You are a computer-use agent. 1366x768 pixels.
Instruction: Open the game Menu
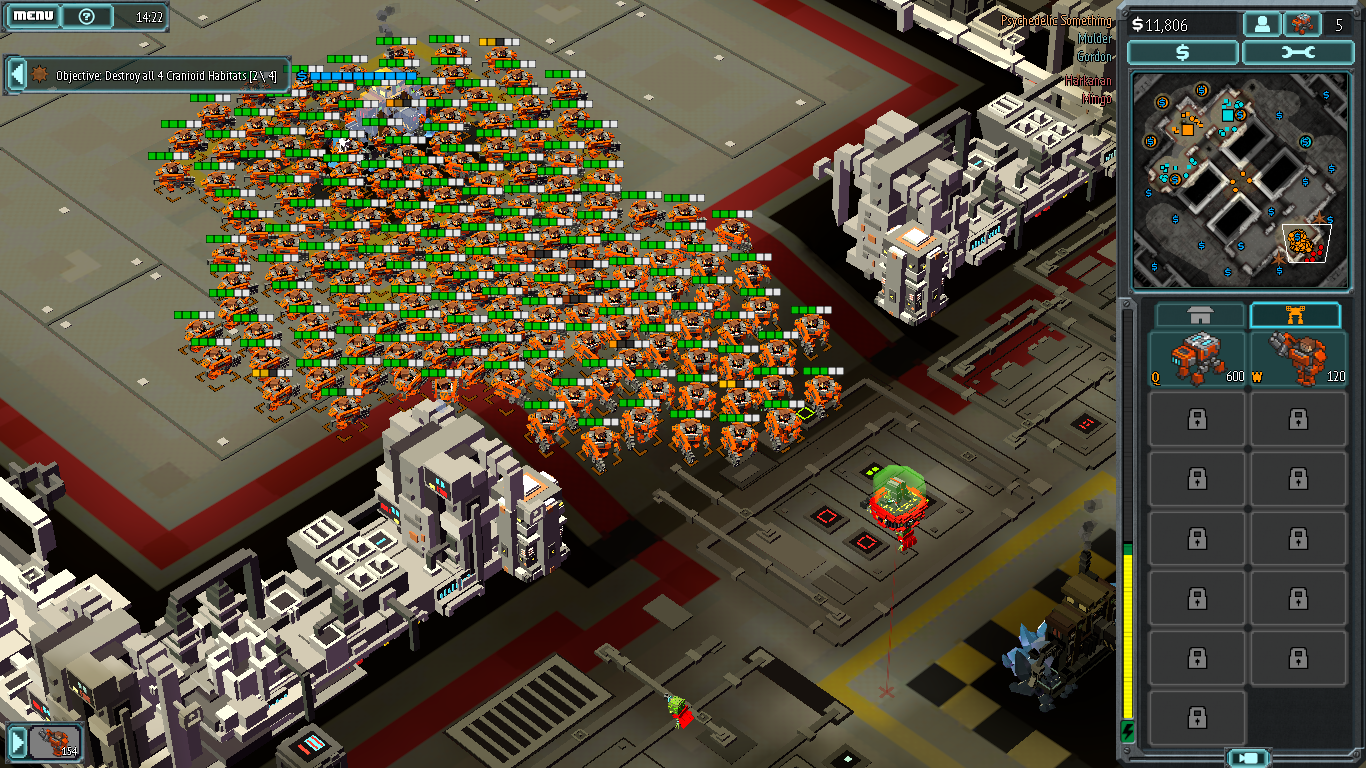point(33,16)
